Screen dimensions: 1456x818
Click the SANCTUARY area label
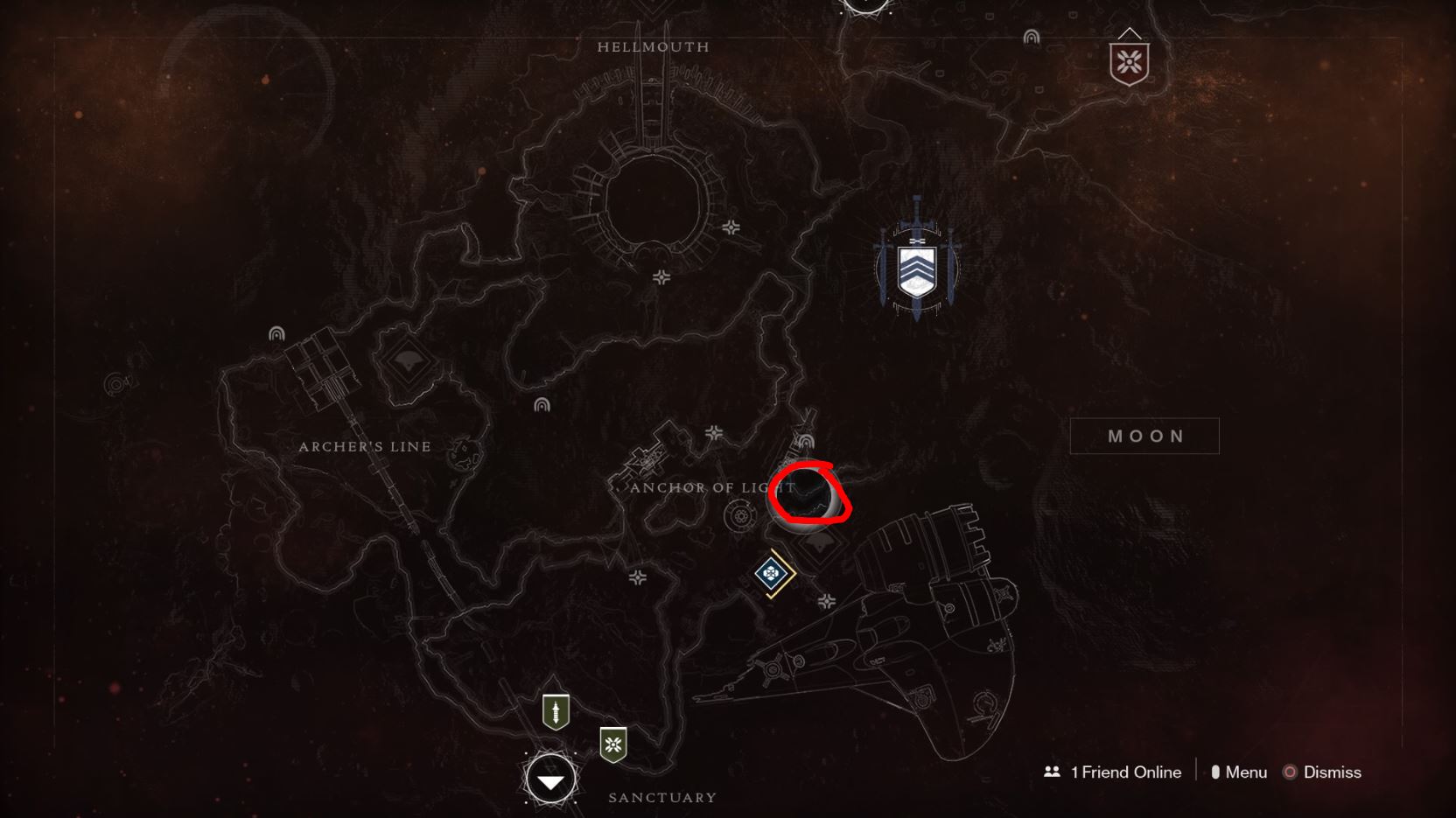point(662,797)
